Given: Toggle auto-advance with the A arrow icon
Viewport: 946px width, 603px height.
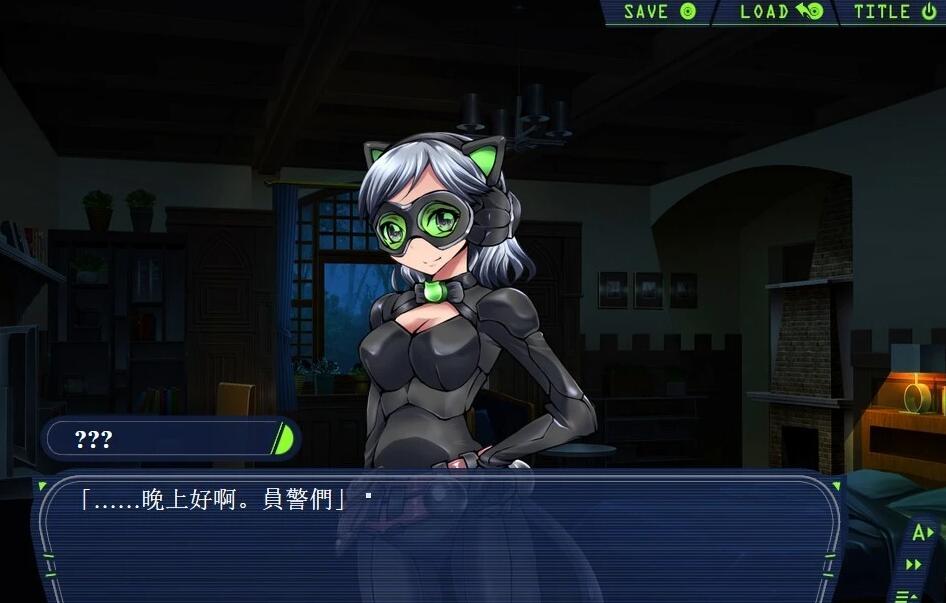Looking at the screenshot, I should (921, 532).
